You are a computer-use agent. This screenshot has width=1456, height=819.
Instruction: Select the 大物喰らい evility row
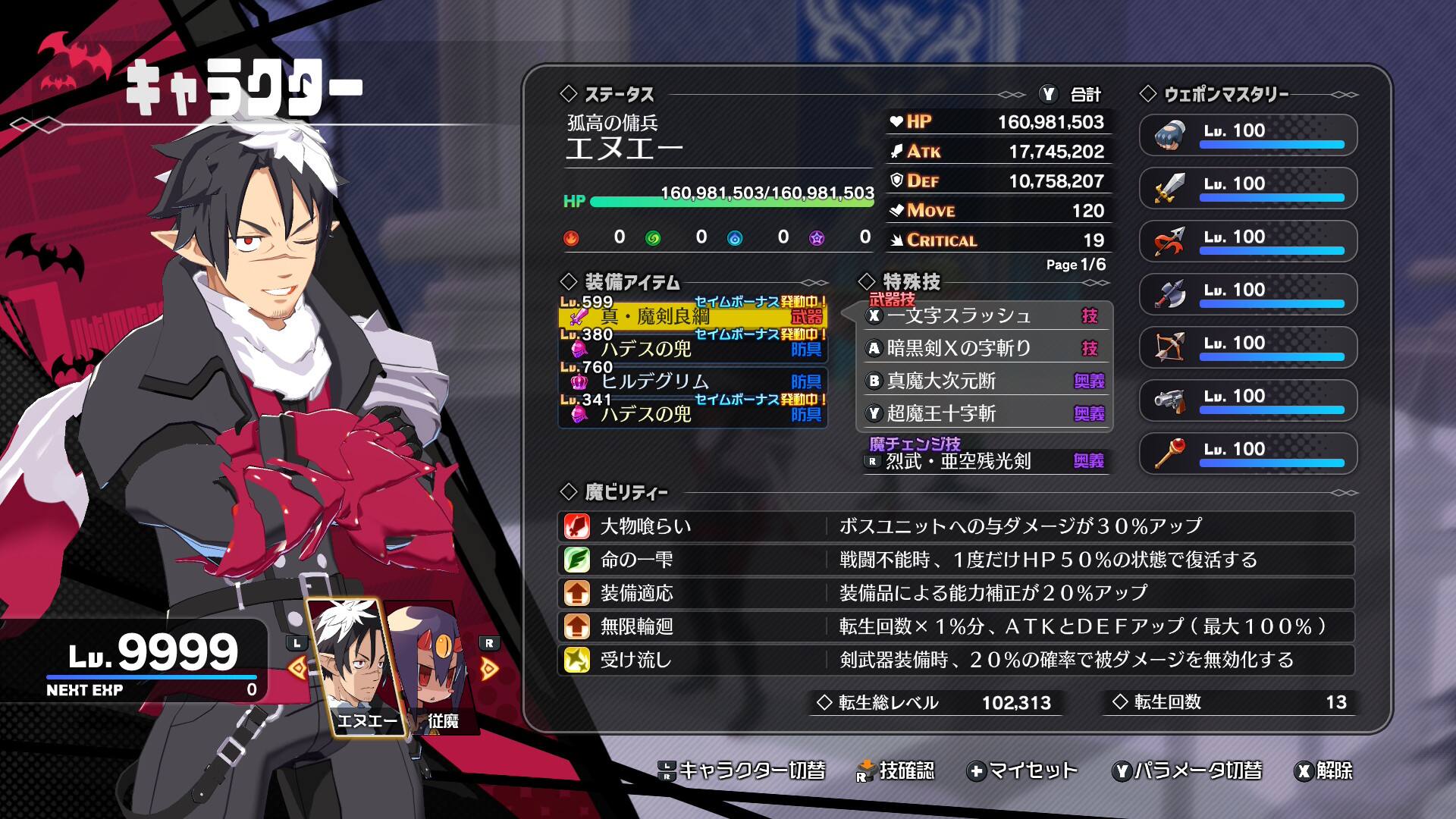click(x=955, y=526)
